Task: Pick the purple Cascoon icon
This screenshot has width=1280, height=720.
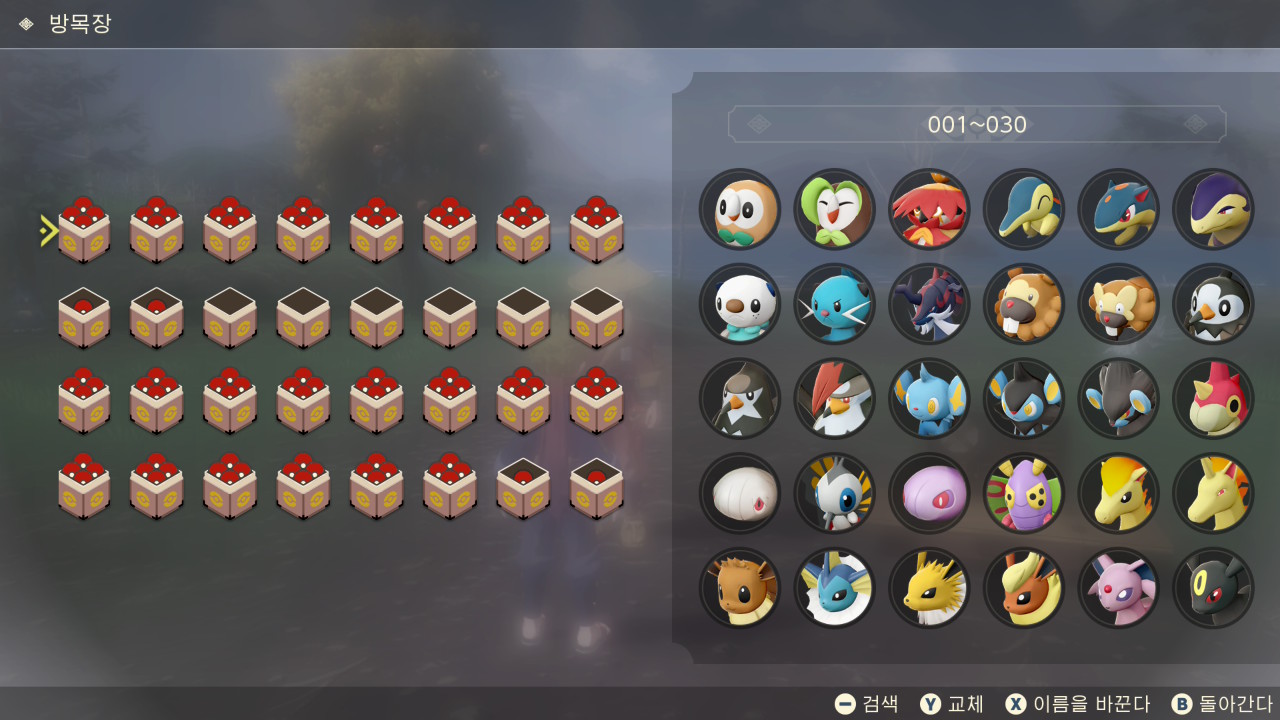Action: click(x=929, y=493)
